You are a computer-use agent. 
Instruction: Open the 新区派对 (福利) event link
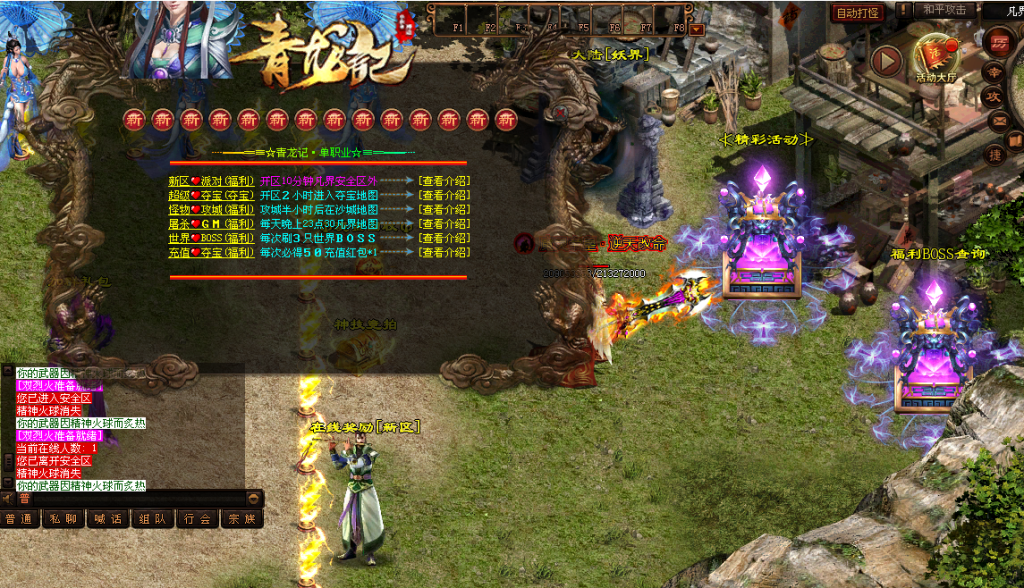tap(211, 181)
